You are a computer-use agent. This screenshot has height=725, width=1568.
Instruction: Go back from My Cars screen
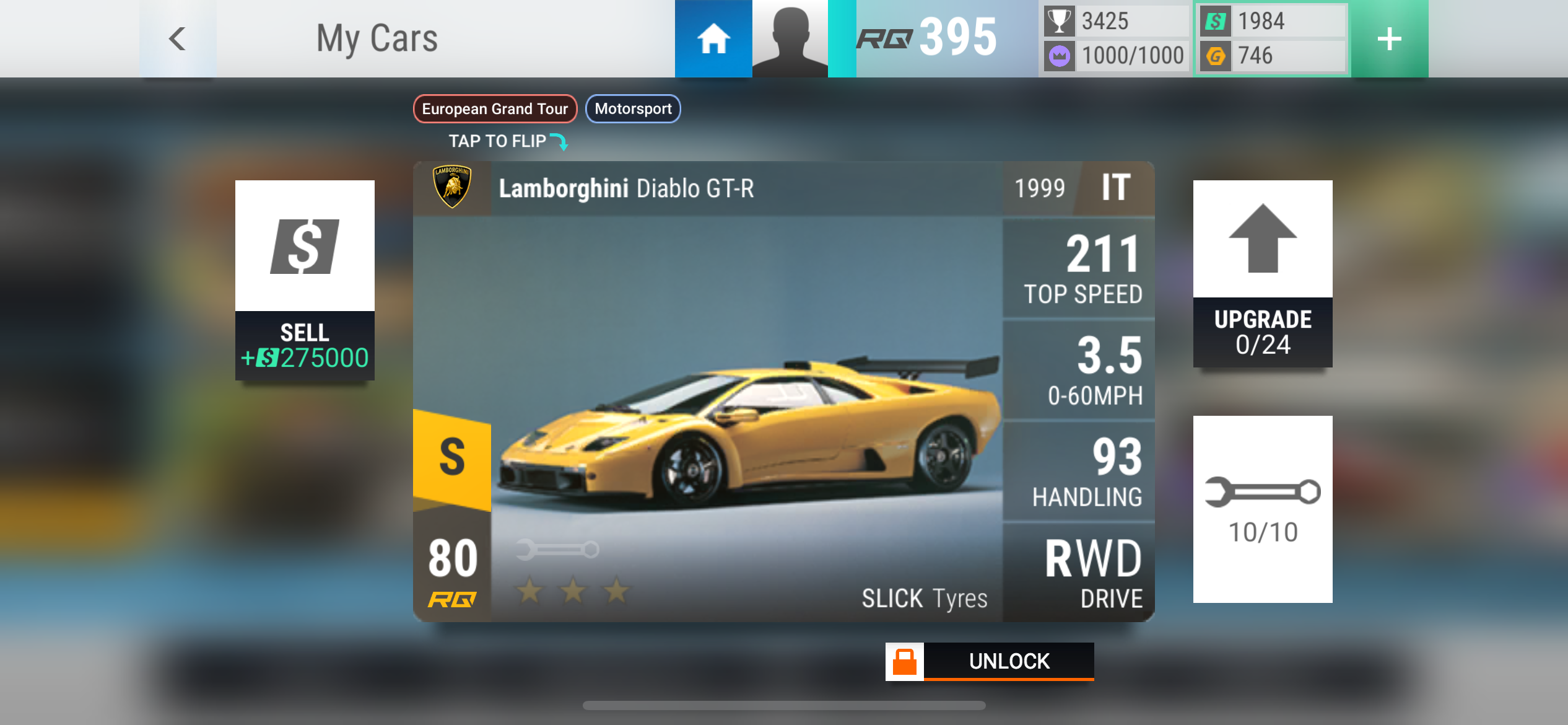(178, 38)
